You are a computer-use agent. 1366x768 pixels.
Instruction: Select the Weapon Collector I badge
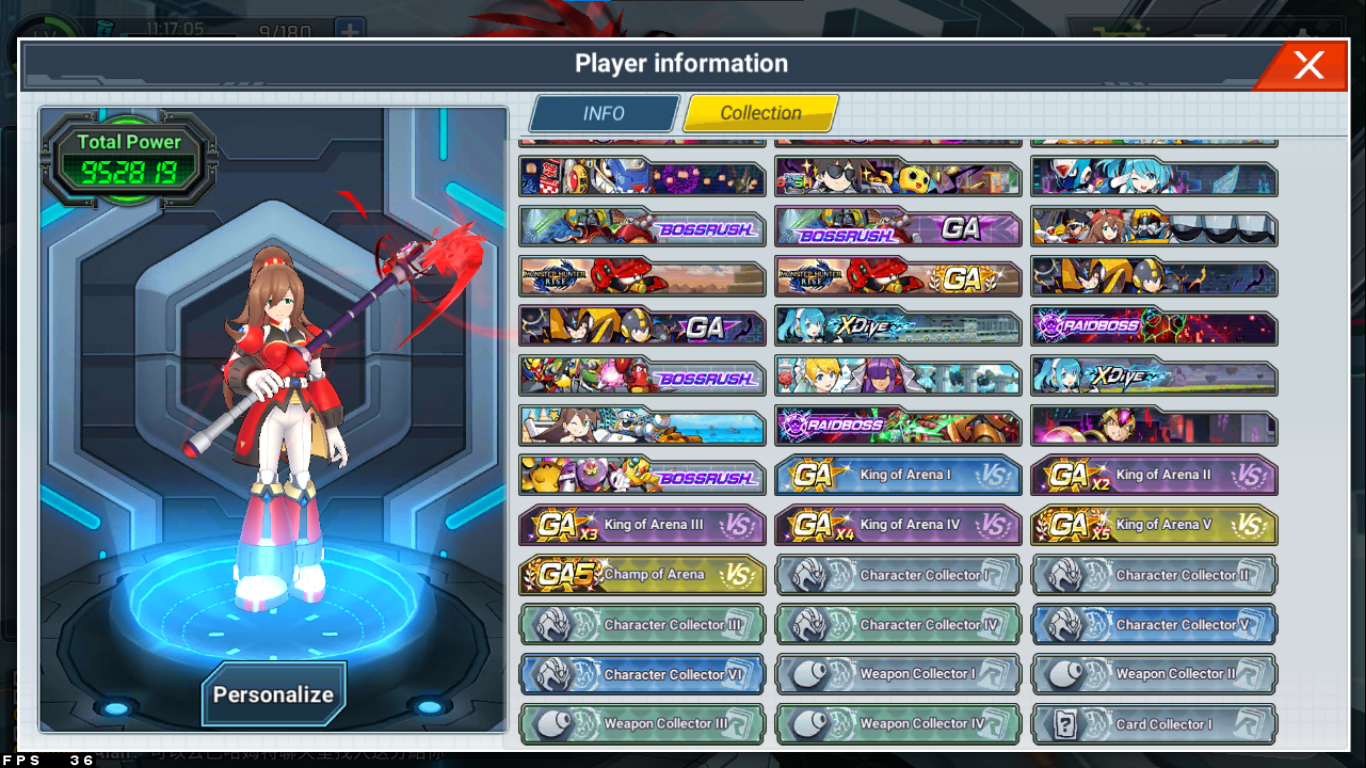(898, 675)
